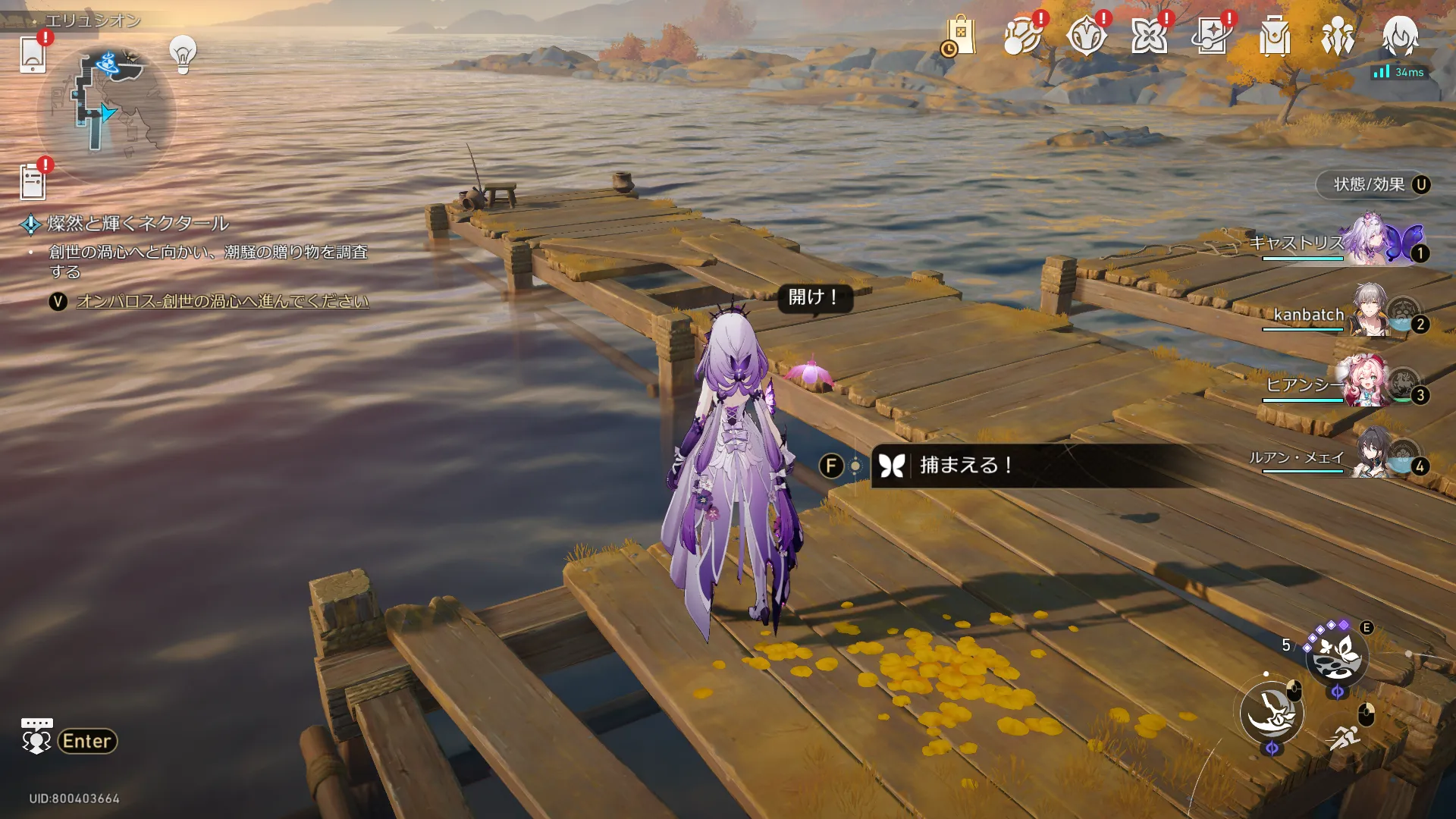
Task: Open the mission log clipboard icon
Action: [33, 182]
